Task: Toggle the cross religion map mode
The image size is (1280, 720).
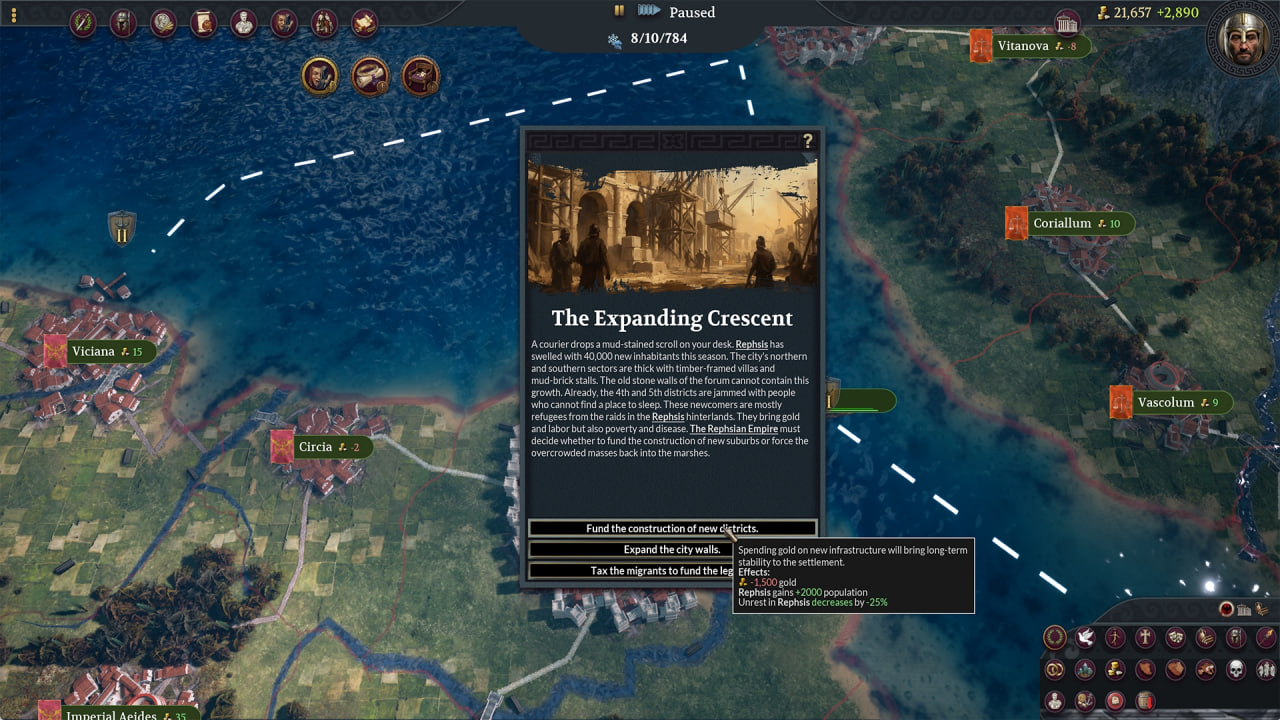Action: tap(1146, 638)
